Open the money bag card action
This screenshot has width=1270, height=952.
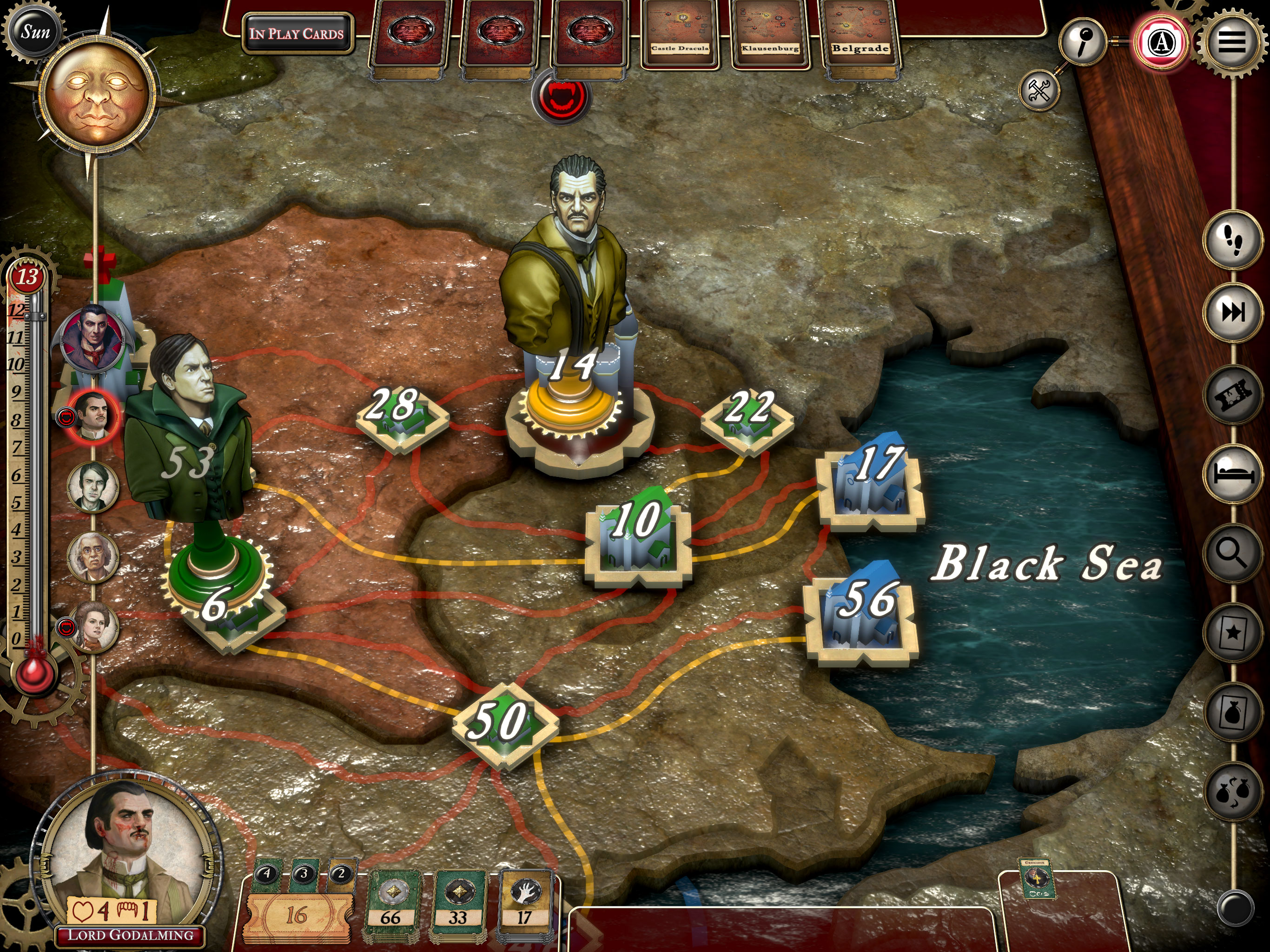[1233, 712]
